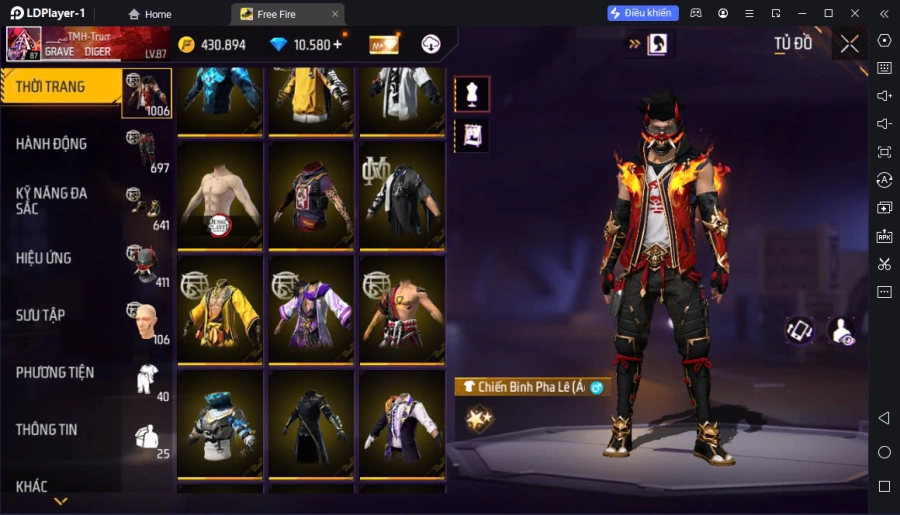
Task: Click the player profile avatar
Action: point(24,44)
